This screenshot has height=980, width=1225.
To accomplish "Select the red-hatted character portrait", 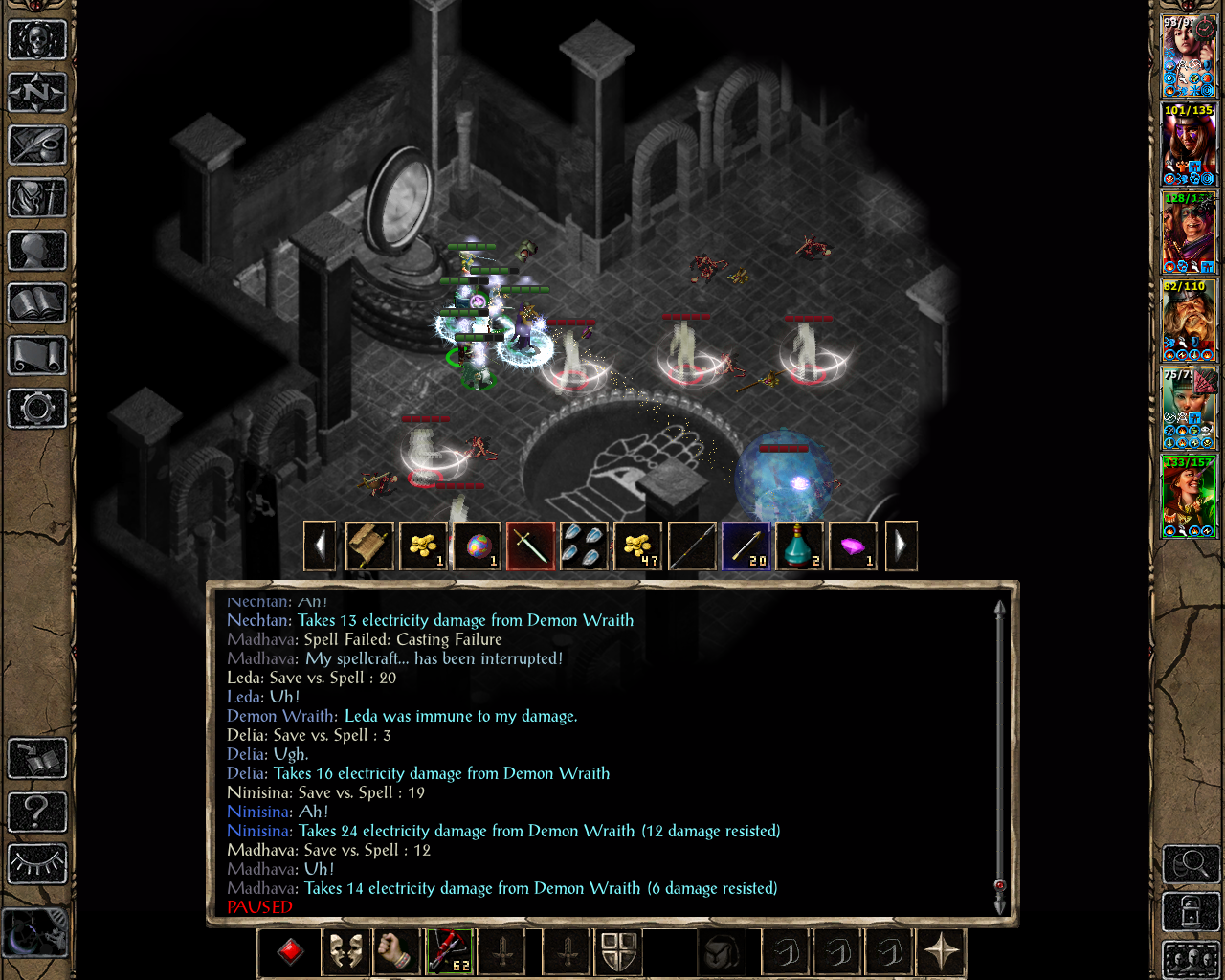I will (x=1189, y=497).
